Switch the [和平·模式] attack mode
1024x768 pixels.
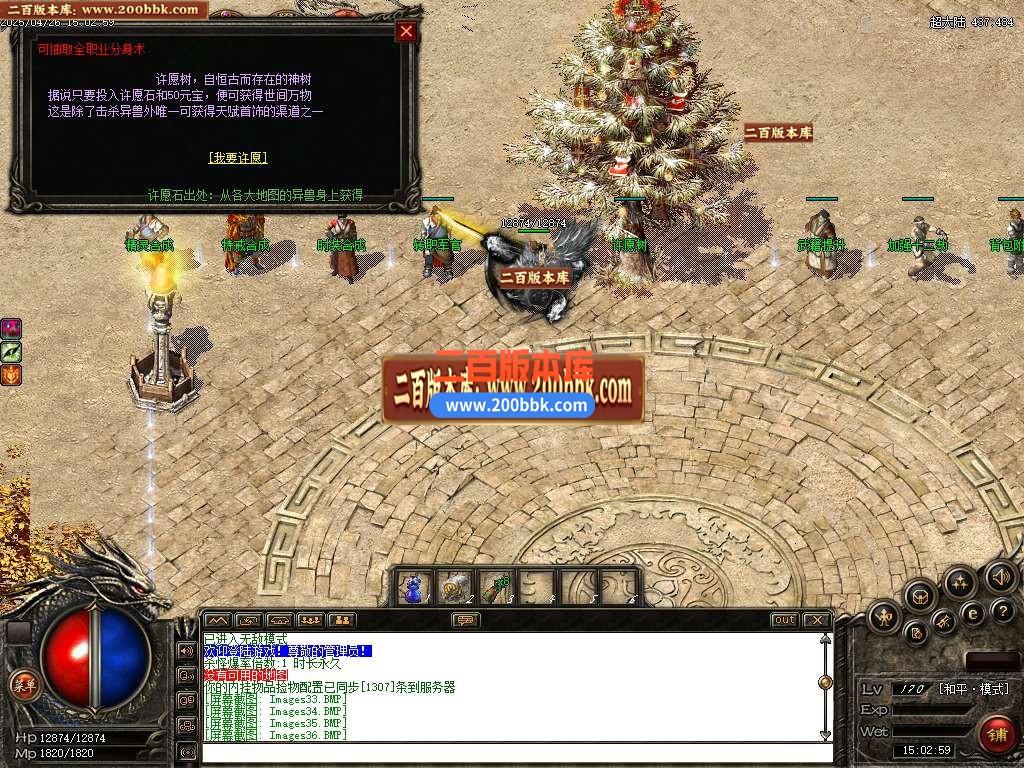click(x=973, y=689)
